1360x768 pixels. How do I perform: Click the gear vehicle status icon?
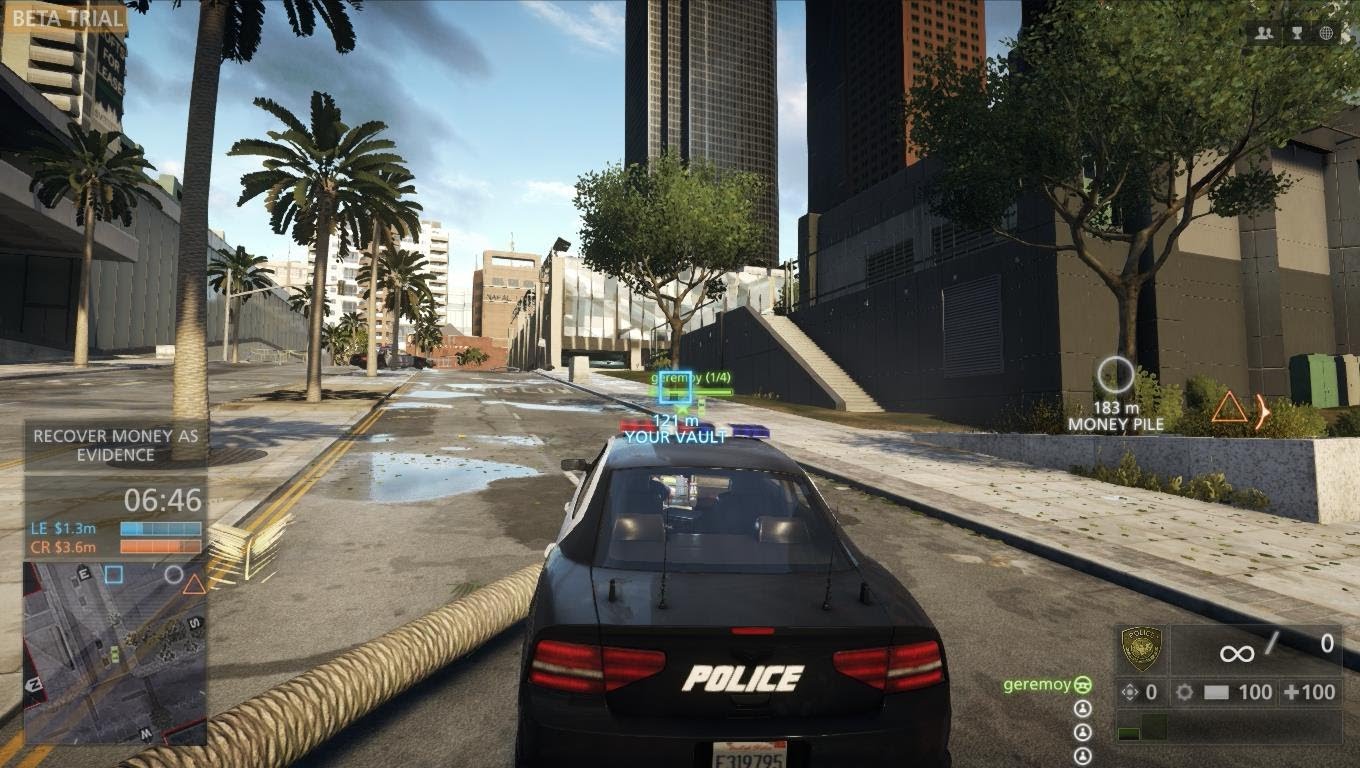coord(1184,692)
